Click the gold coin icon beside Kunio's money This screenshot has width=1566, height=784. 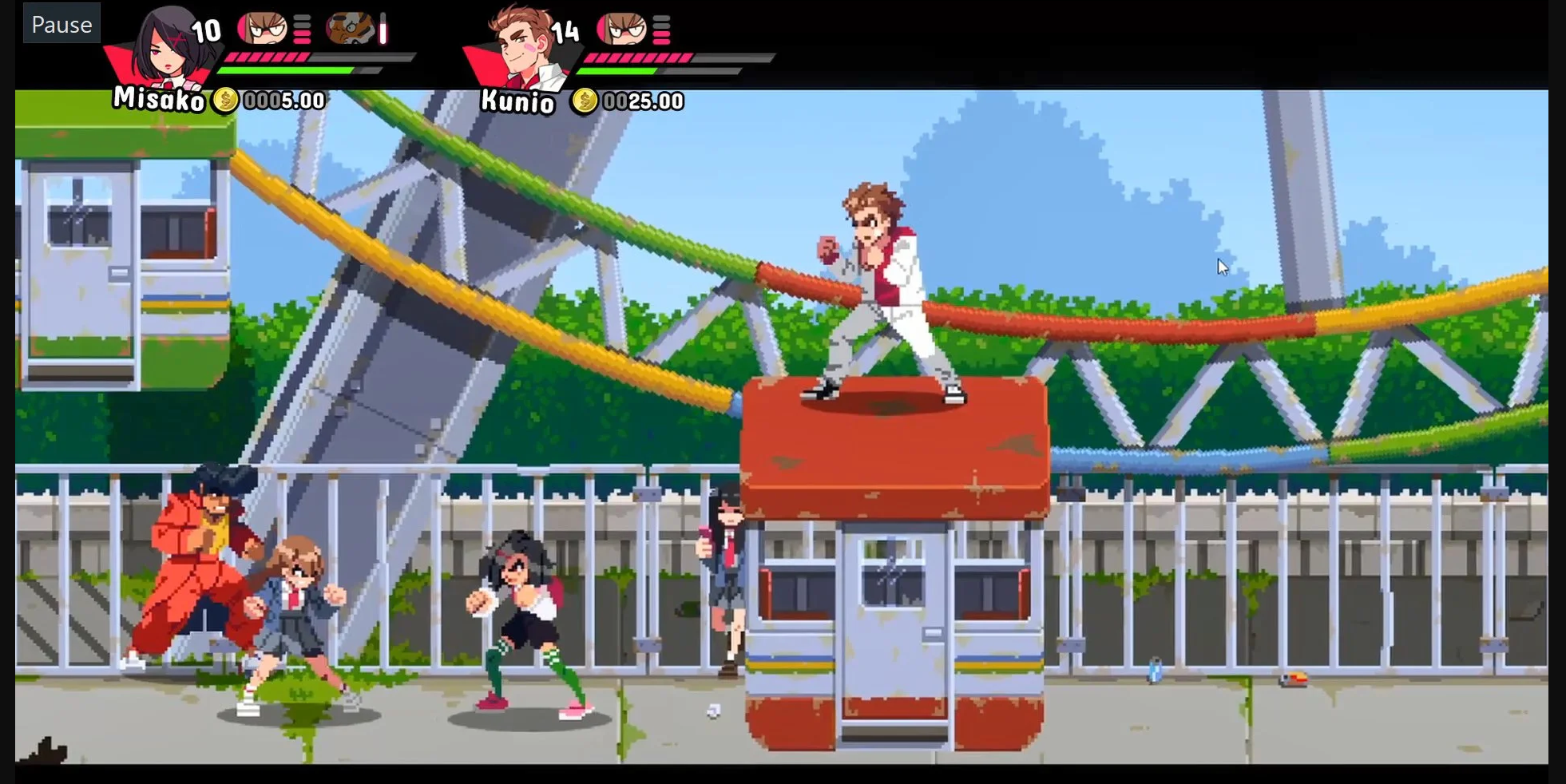point(584,101)
